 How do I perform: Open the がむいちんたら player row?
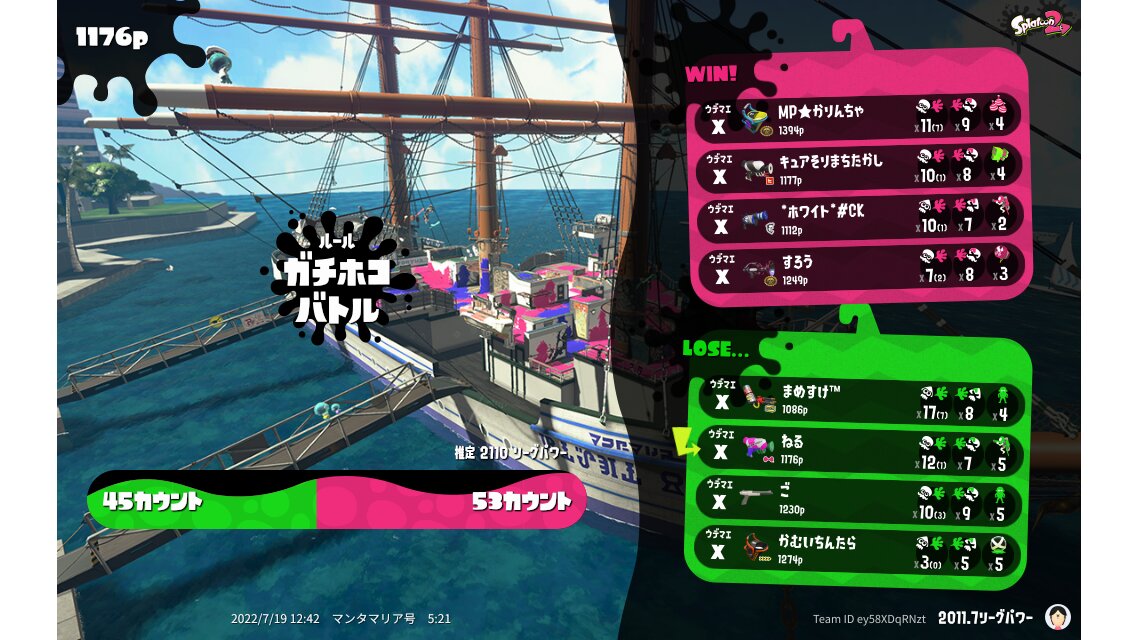click(858, 550)
